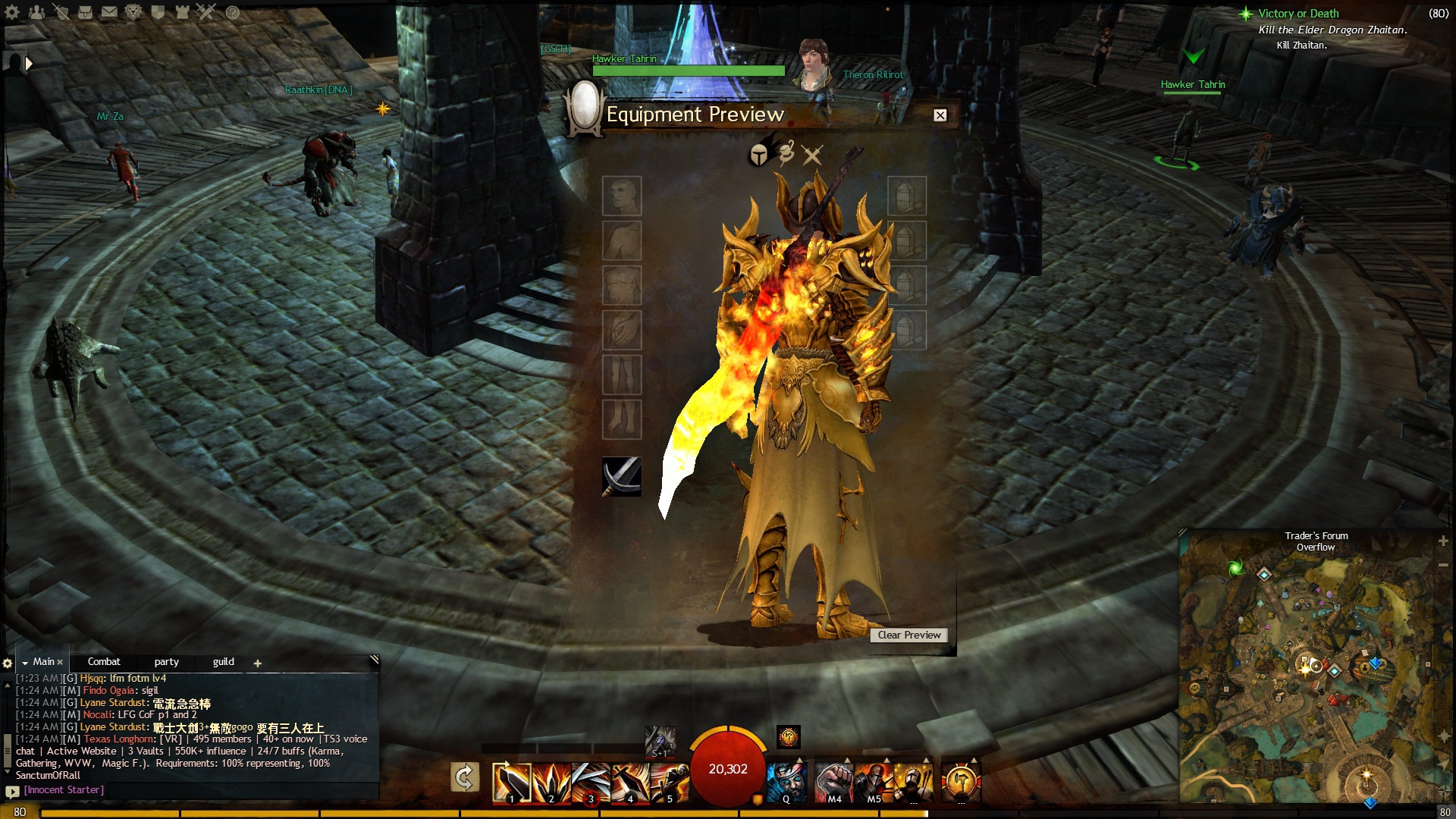Toggle the helmet display icon in preview
This screenshot has width=1456, height=819.
pyautogui.click(x=759, y=155)
